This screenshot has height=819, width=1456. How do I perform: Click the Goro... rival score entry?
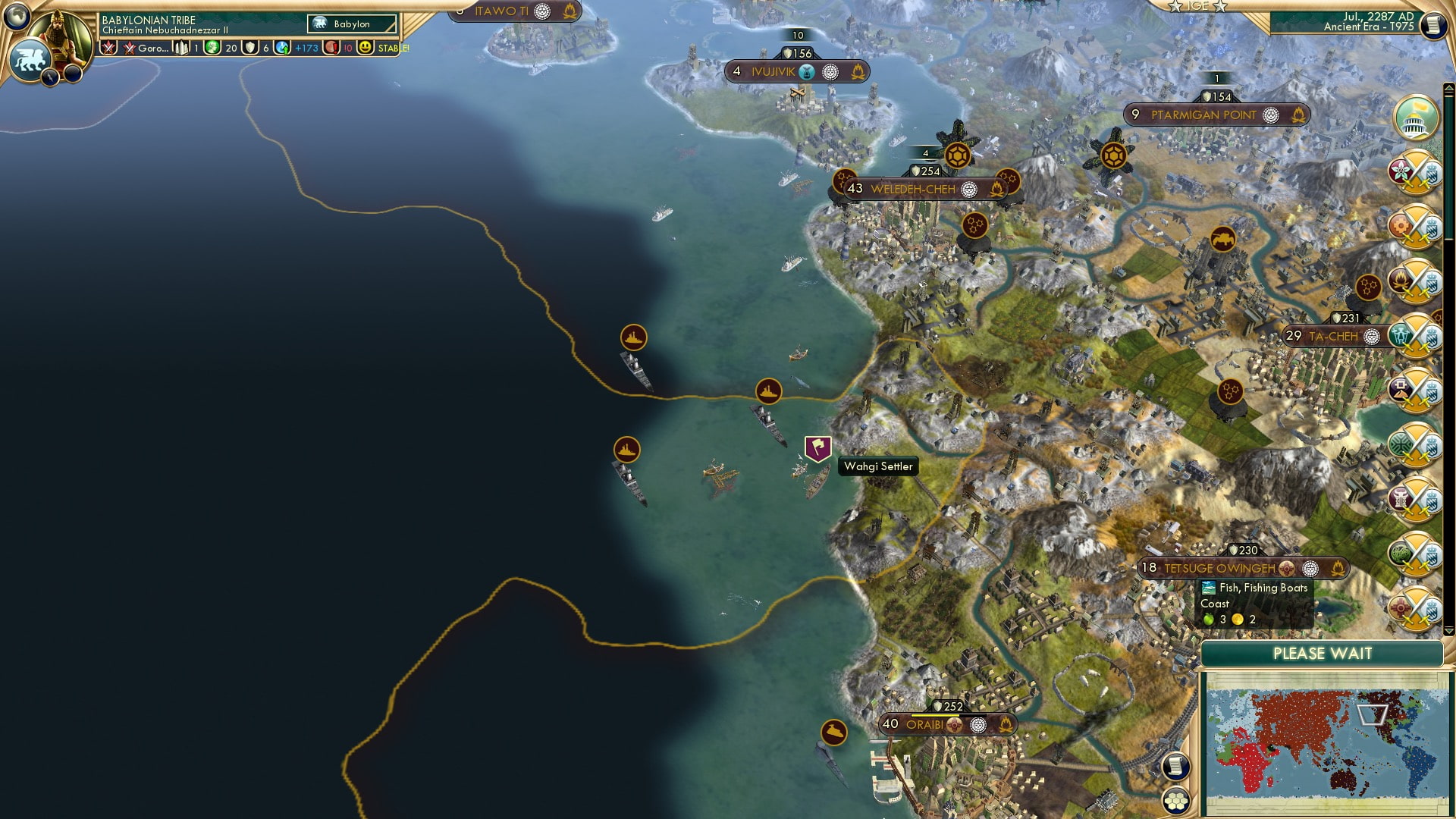[x=148, y=47]
